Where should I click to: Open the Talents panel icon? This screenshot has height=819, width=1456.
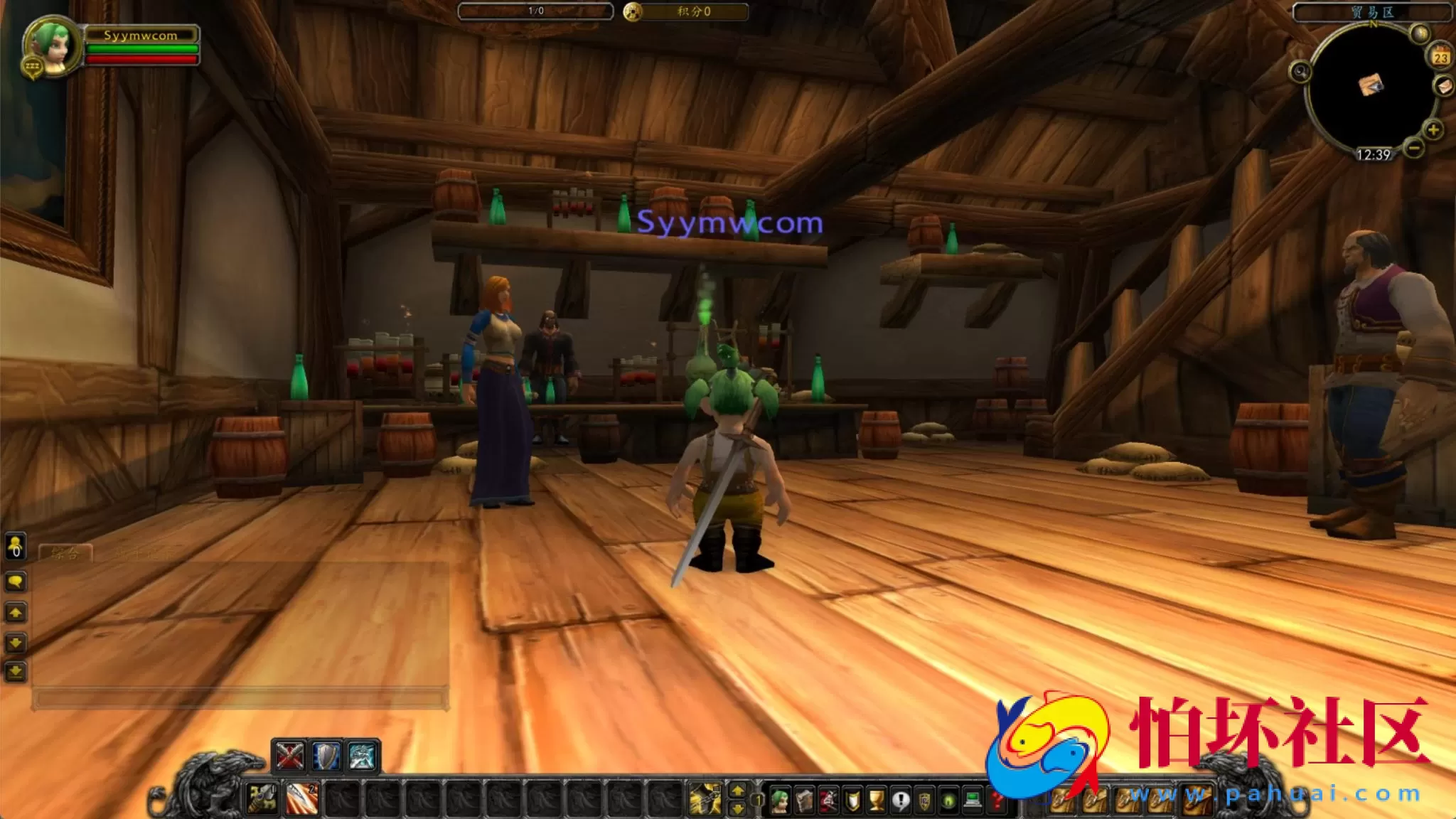tap(828, 801)
